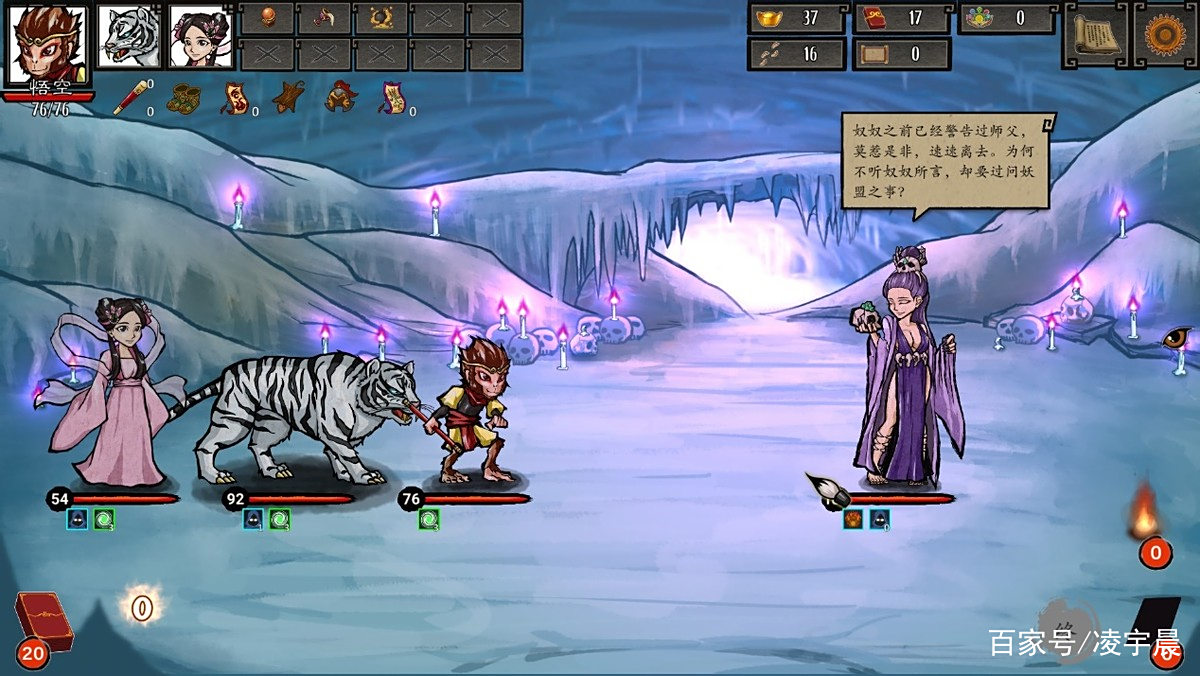Advance the enemy's speech bubble dialogue

(x=946, y=160)
